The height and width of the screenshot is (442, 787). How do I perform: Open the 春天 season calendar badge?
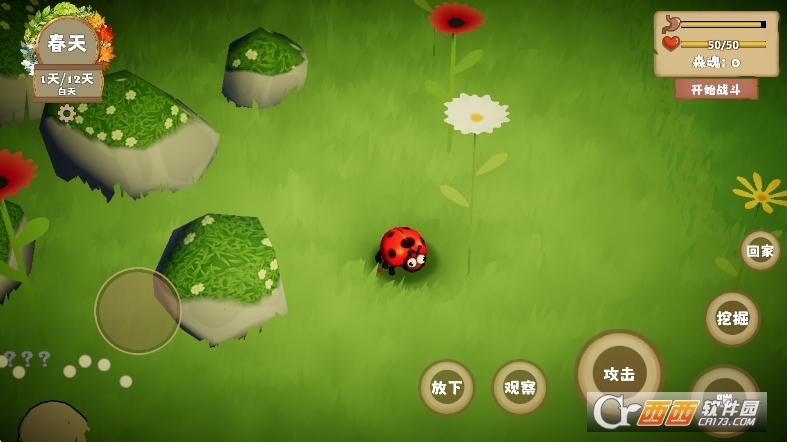coord(67,45)
